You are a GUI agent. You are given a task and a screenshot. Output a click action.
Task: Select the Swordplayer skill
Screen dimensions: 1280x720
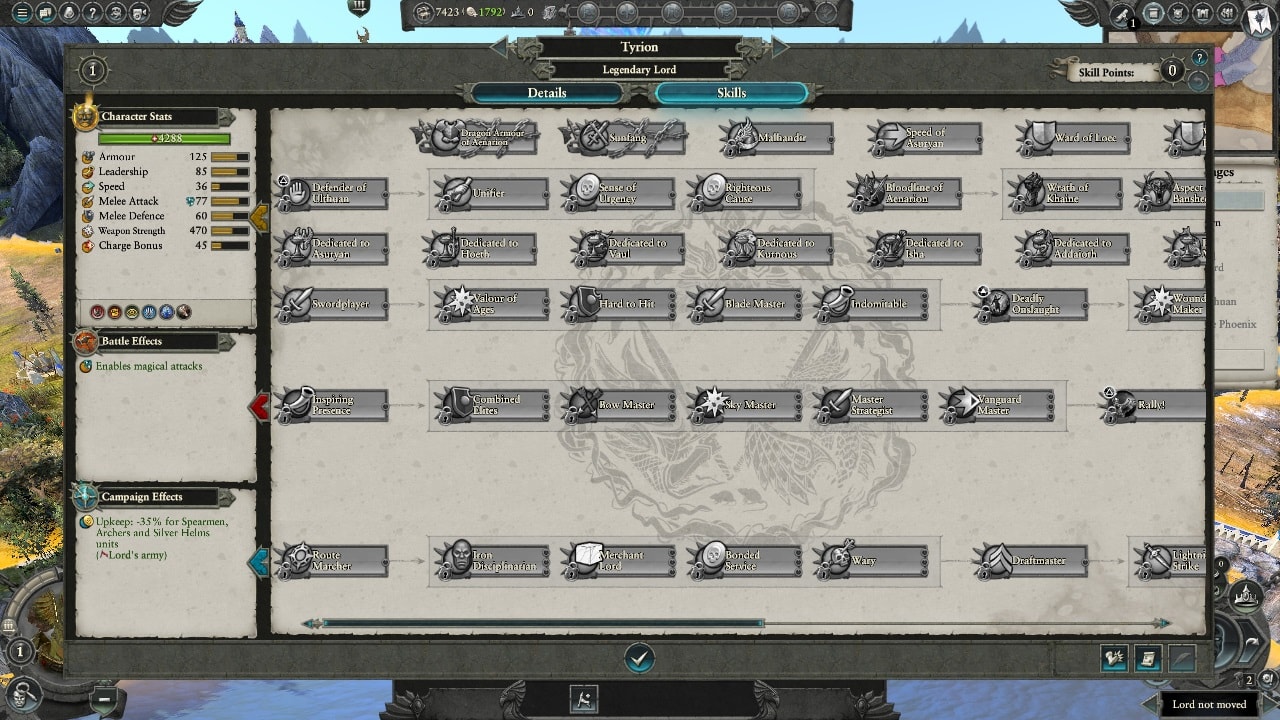(333, 304)
